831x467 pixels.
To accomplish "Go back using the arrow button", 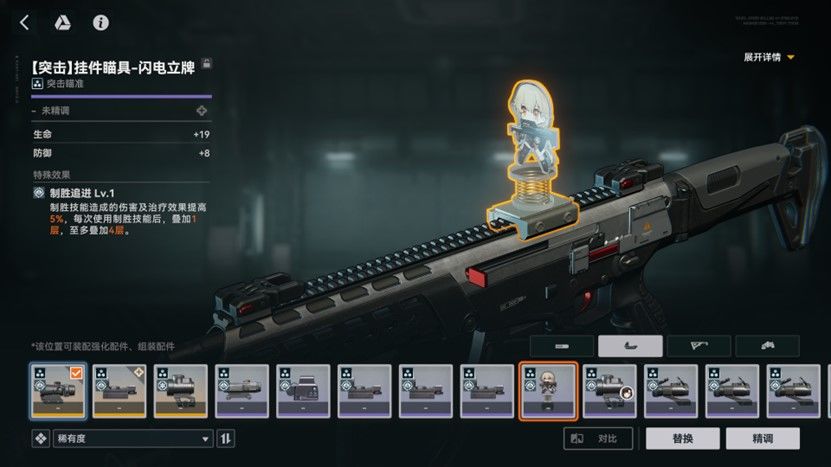I will (24, 22).
